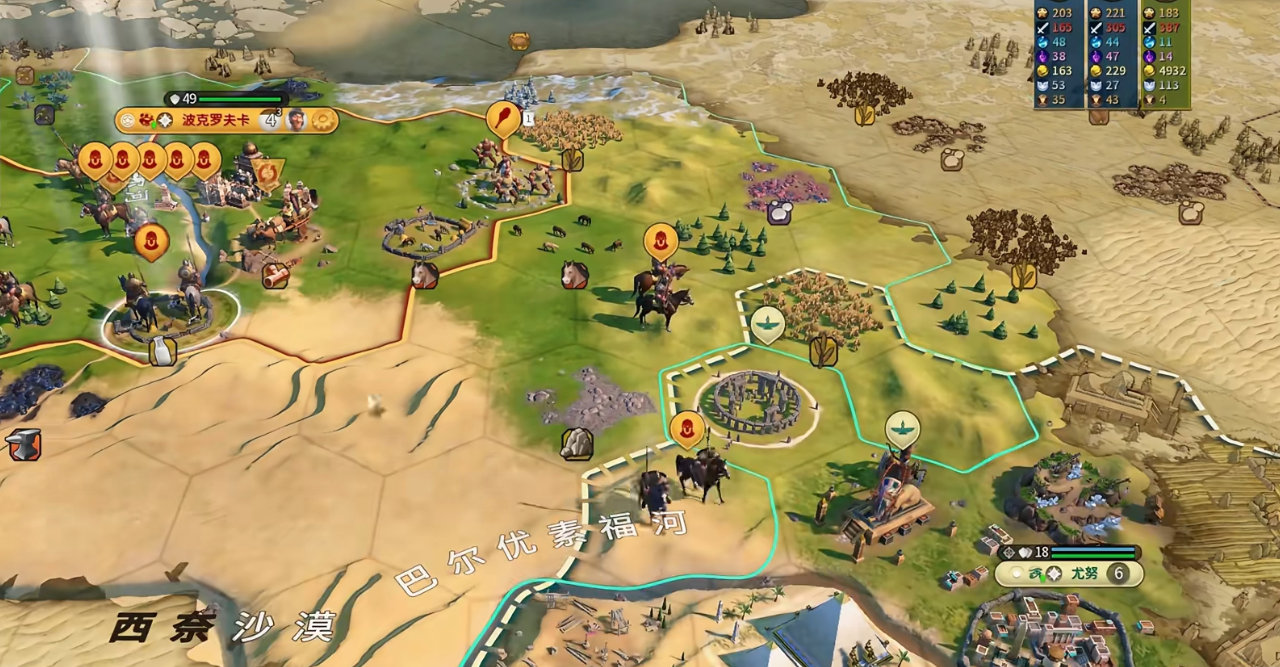Choose the teal winged flag above the statue unit
Screen dimensions: 1280x667
pos(902,429)
